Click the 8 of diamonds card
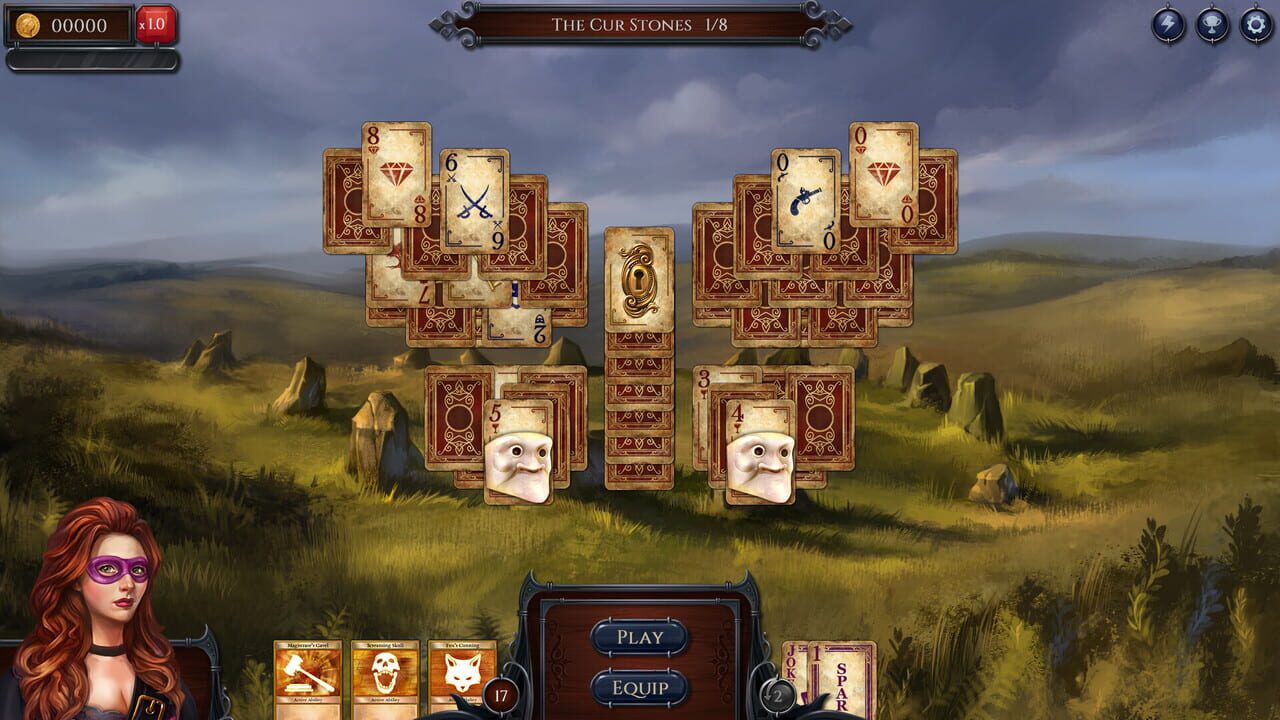Image resolution: width=1280 pixels, height=720 pixels. pyautogui.click(x=395, y=175)
